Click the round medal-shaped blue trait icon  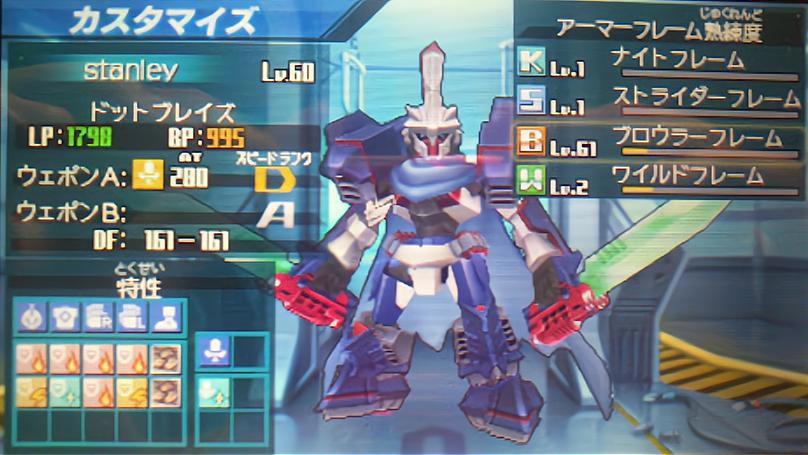point(32,318)
